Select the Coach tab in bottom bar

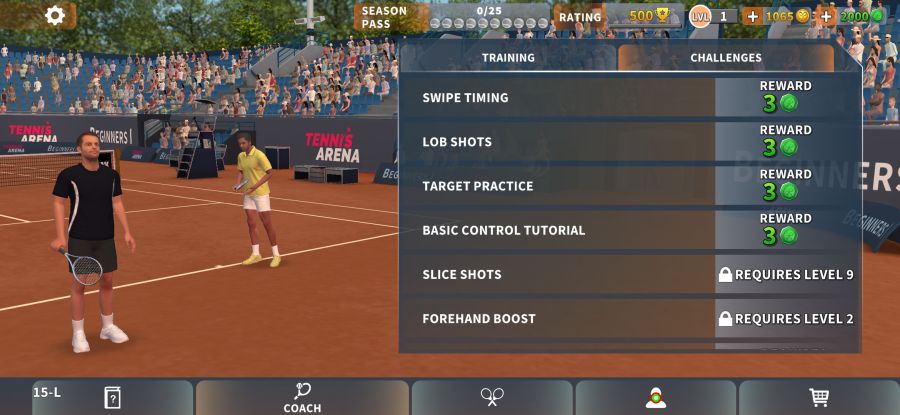coord(302,397)
